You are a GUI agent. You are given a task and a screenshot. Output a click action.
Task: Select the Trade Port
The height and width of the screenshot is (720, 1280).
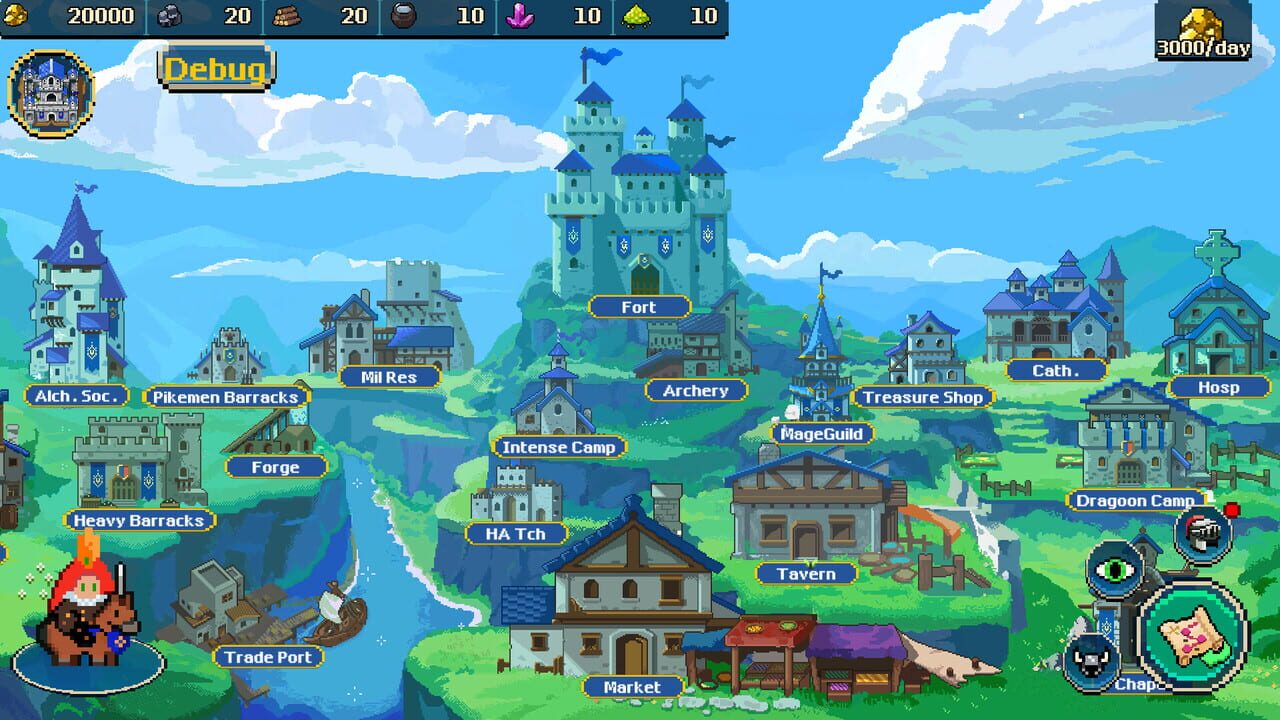tap(268, 657)
